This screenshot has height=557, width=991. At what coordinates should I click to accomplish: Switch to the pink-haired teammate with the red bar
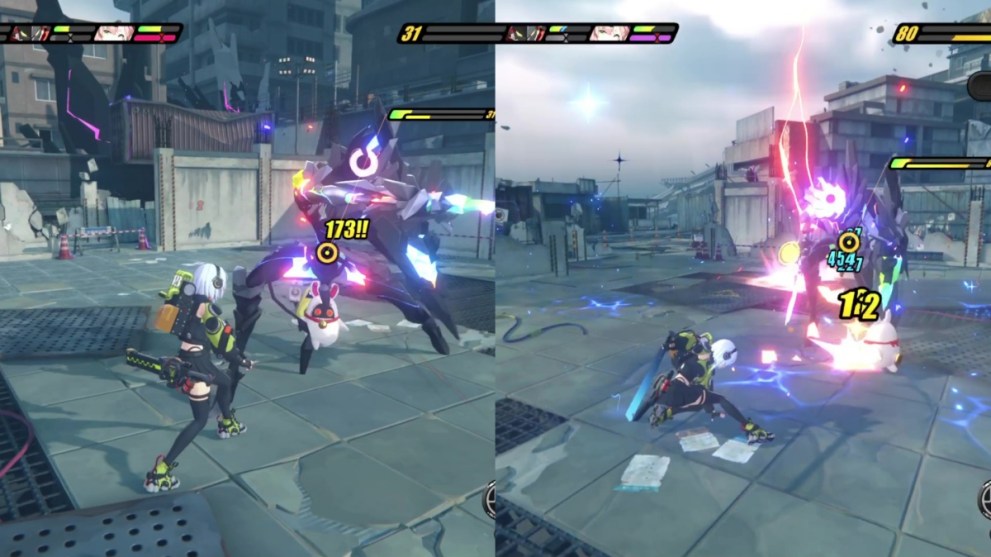click(113, 33)
